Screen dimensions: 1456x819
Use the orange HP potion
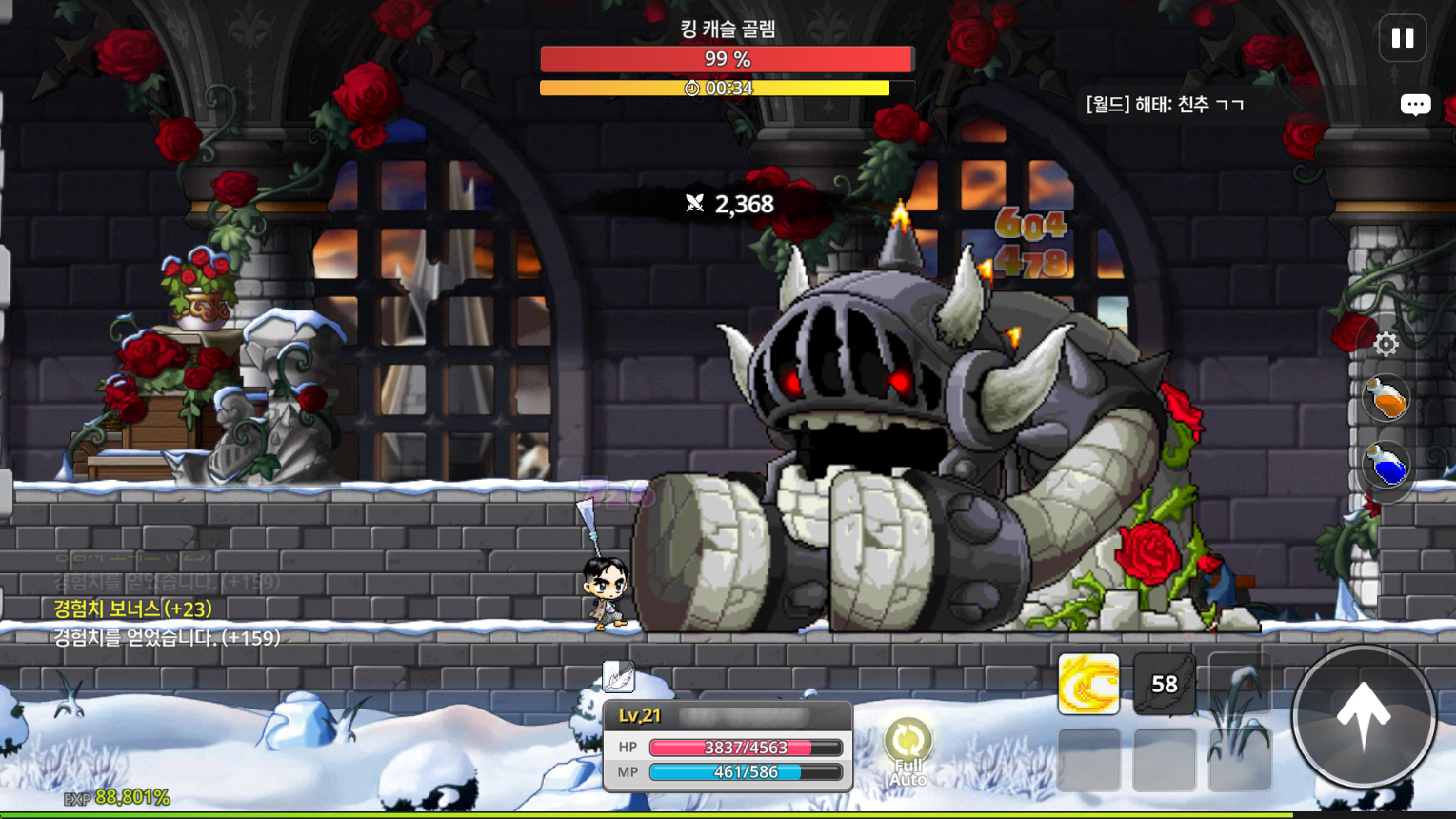point(1386,398)
